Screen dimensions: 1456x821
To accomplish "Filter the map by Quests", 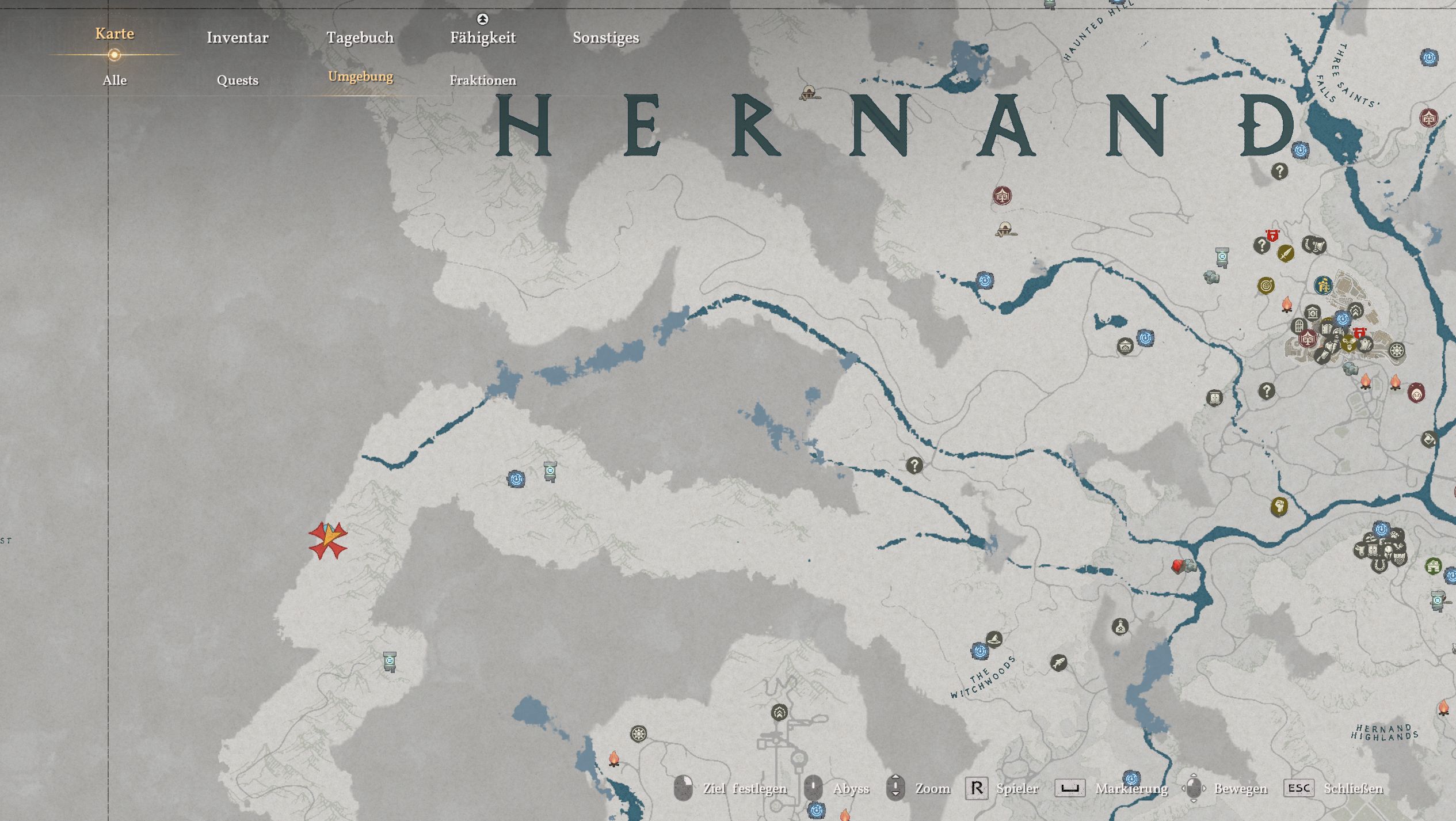I will (237, 80).
